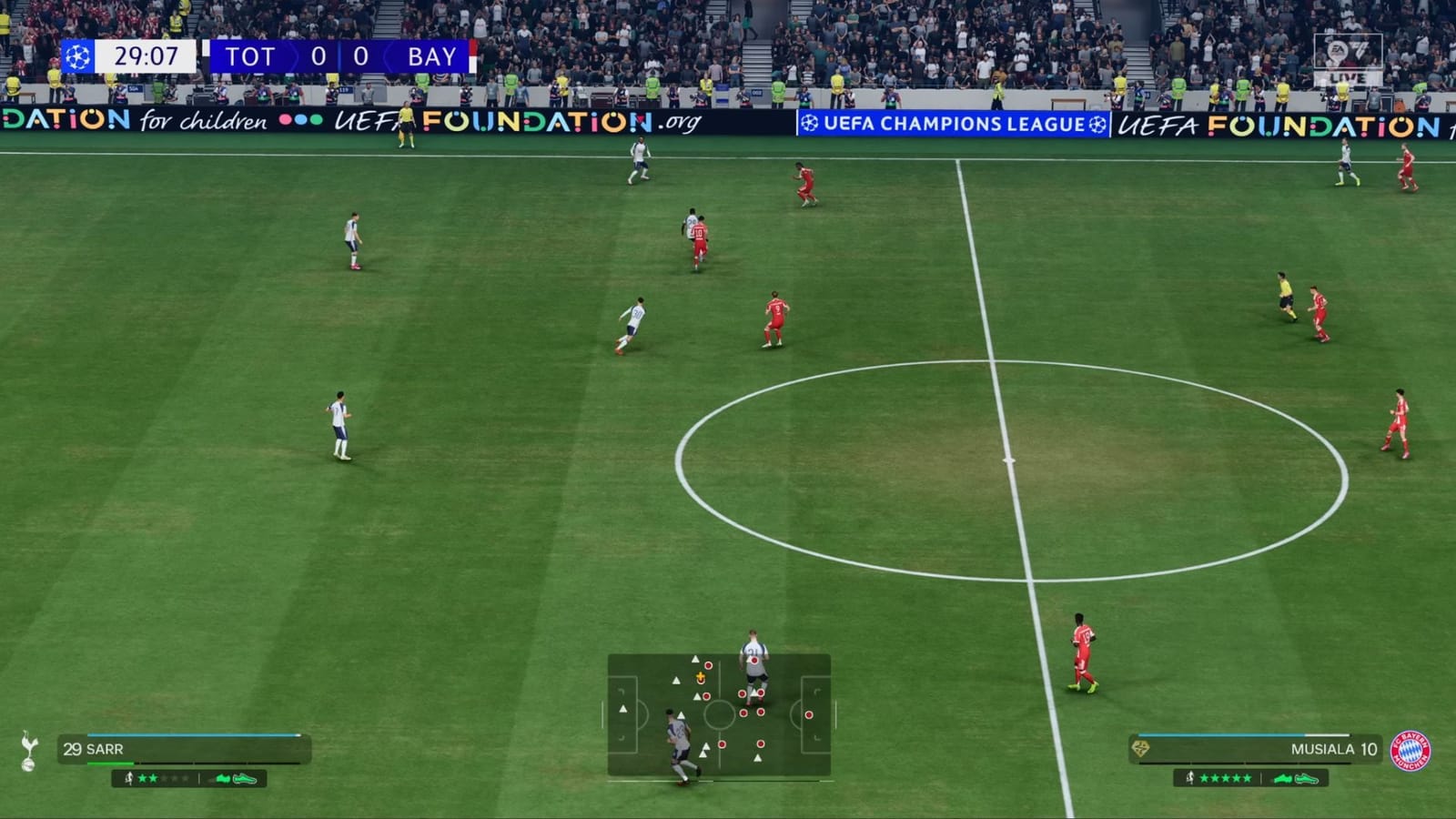Click the 29:07 match clock
Viewport: 1456px width, 819px height.
click(147, 56)
